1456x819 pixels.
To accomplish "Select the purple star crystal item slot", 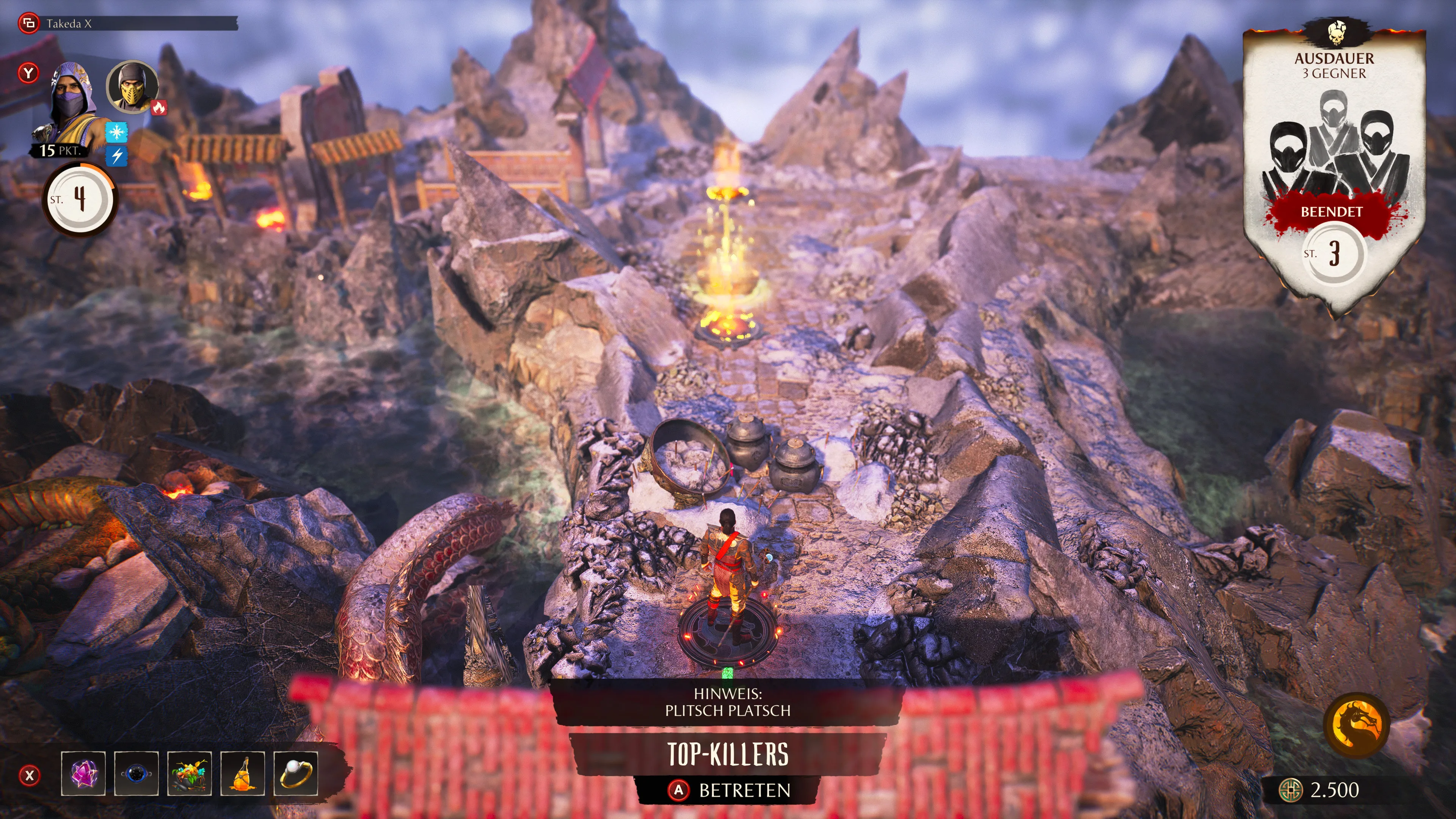I will [x=83, y=774].
